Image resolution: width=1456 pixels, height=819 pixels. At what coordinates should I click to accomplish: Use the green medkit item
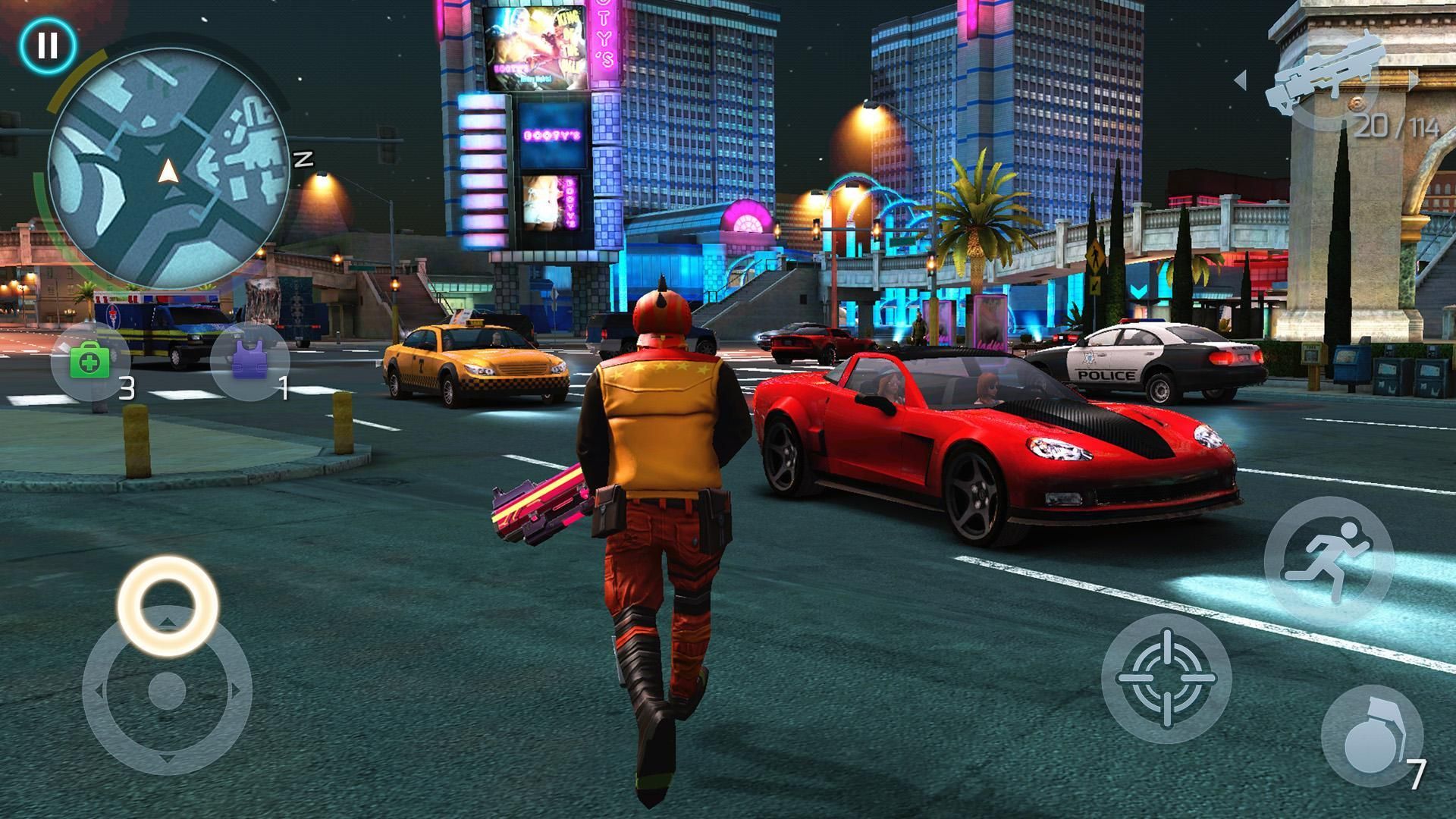[x=90, y=362]
